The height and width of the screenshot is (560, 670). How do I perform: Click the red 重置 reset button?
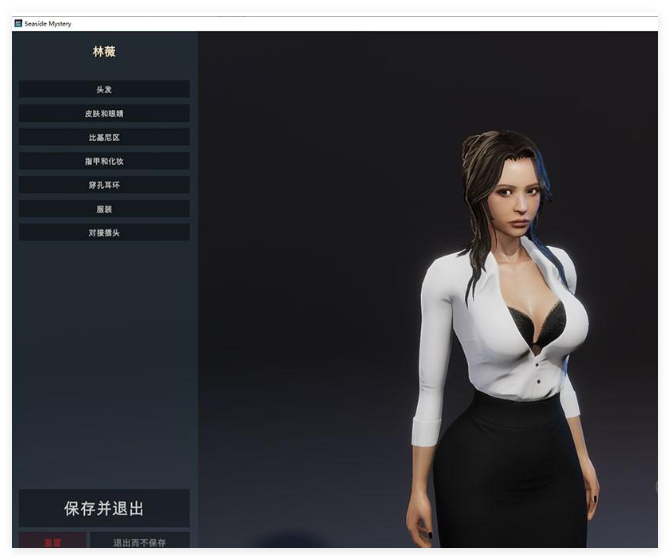click(x=52, y=542)
